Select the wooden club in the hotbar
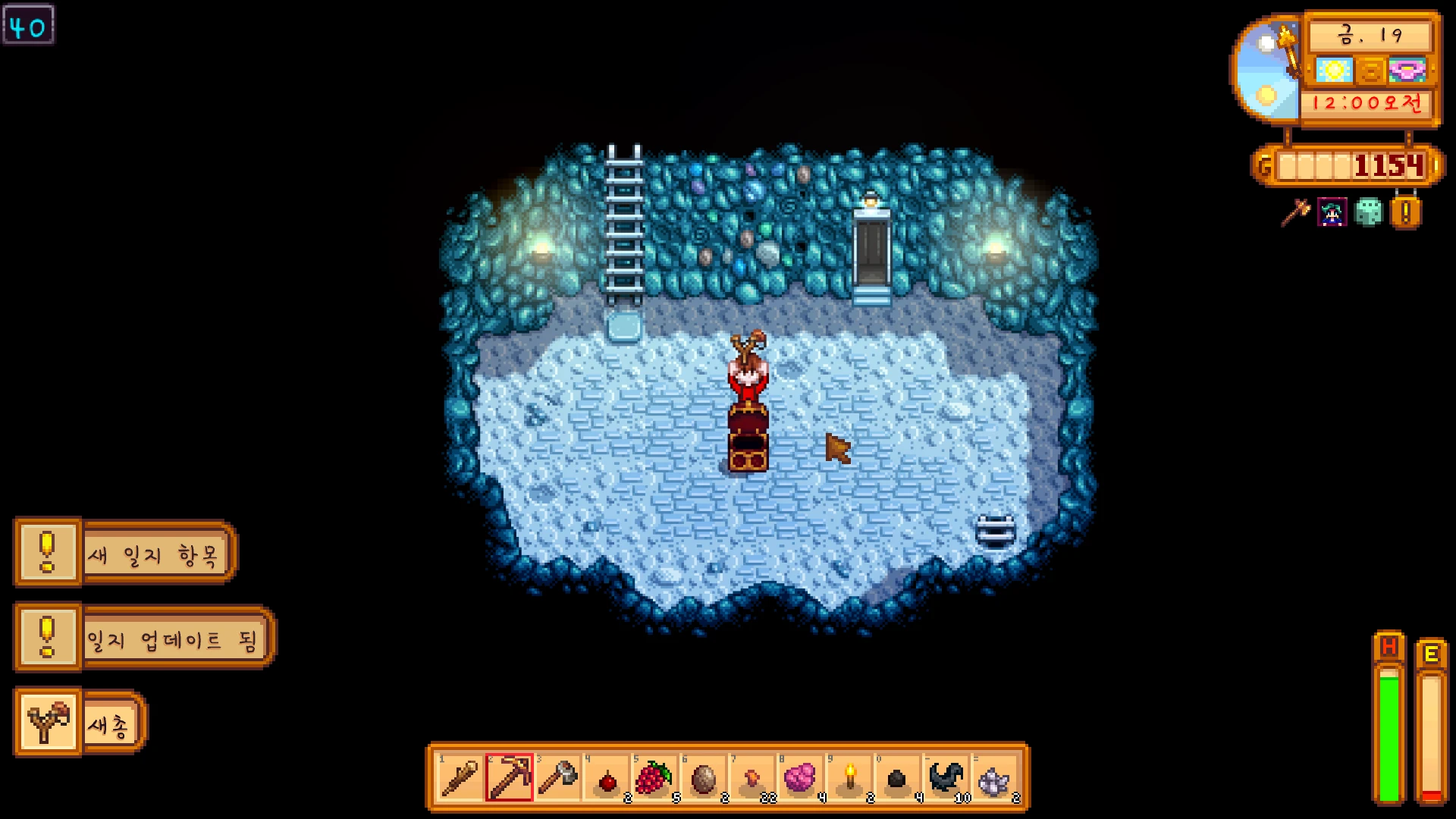The width and height of the screenshot is (1456, 819). 460,778
